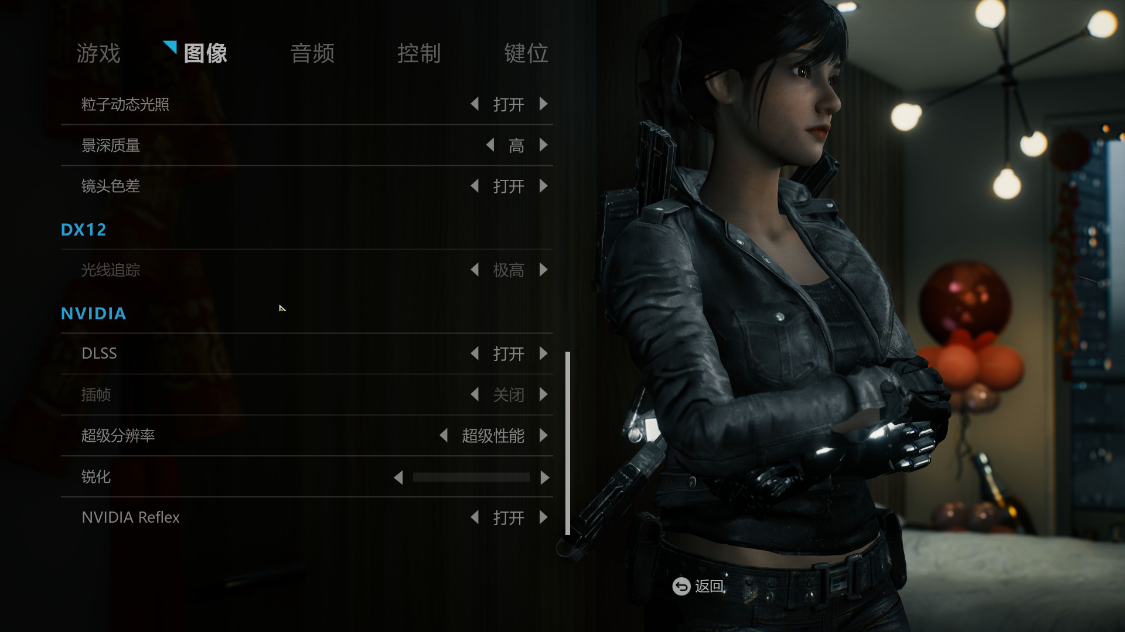
Task: Click left arrow of 光线追踪
Action: [474, 270]
